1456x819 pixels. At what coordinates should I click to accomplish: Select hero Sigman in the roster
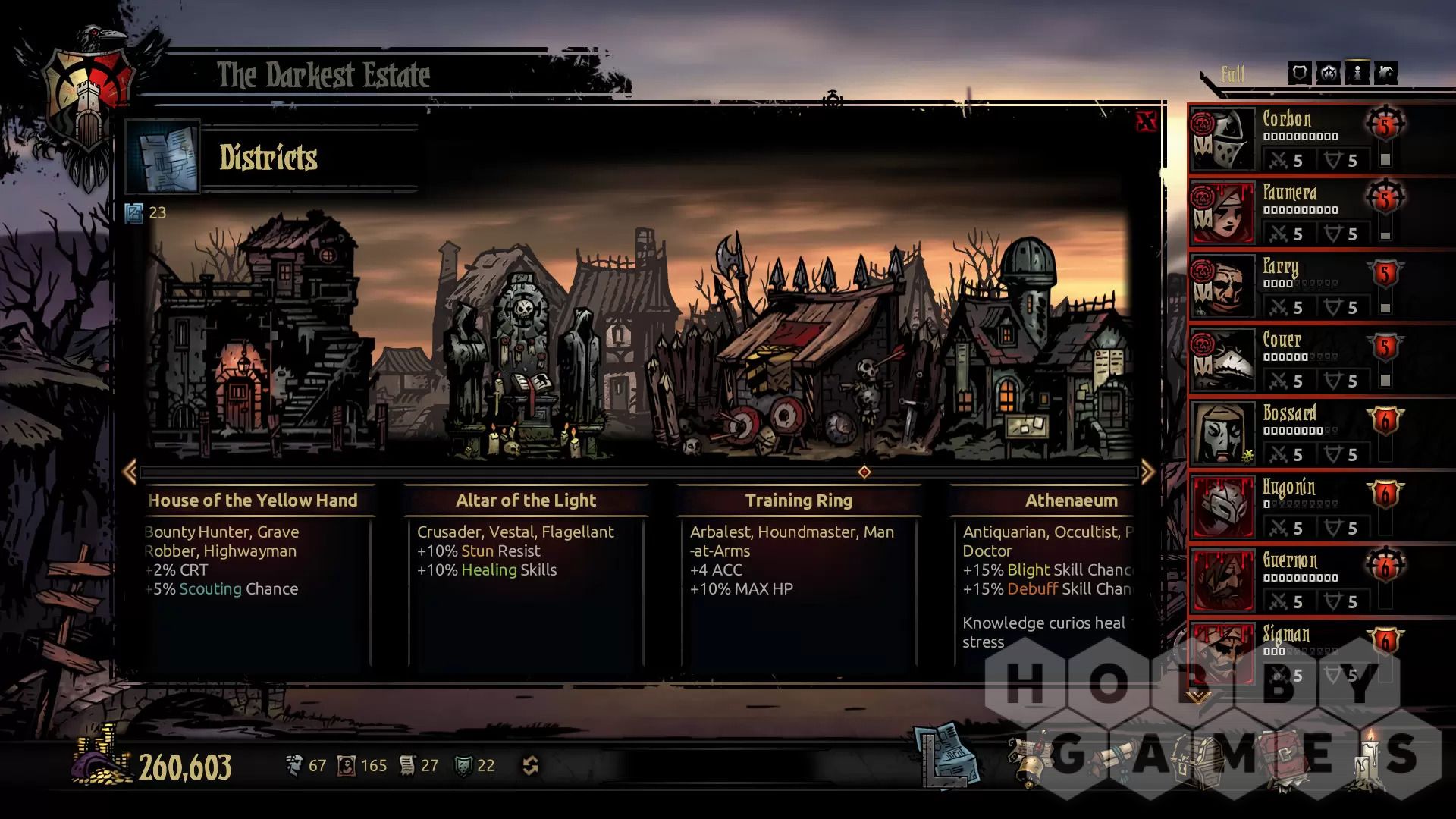coord(1286,635)
